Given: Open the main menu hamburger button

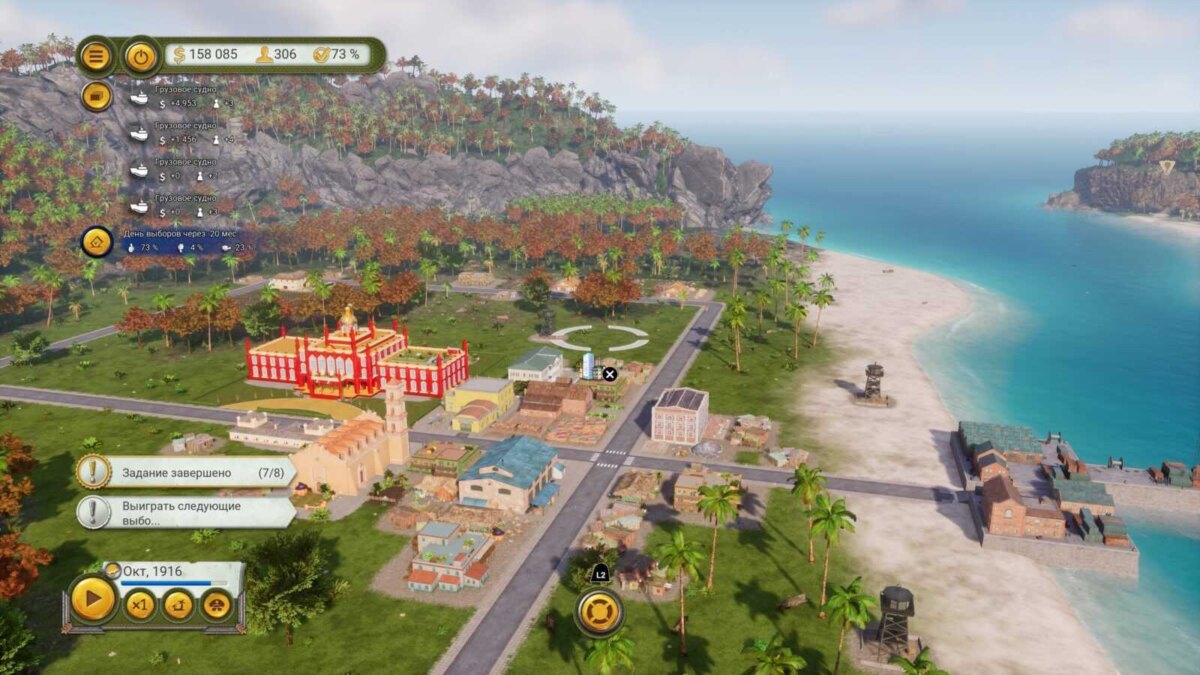Looking at the screenshot, I should pos(96,56).
